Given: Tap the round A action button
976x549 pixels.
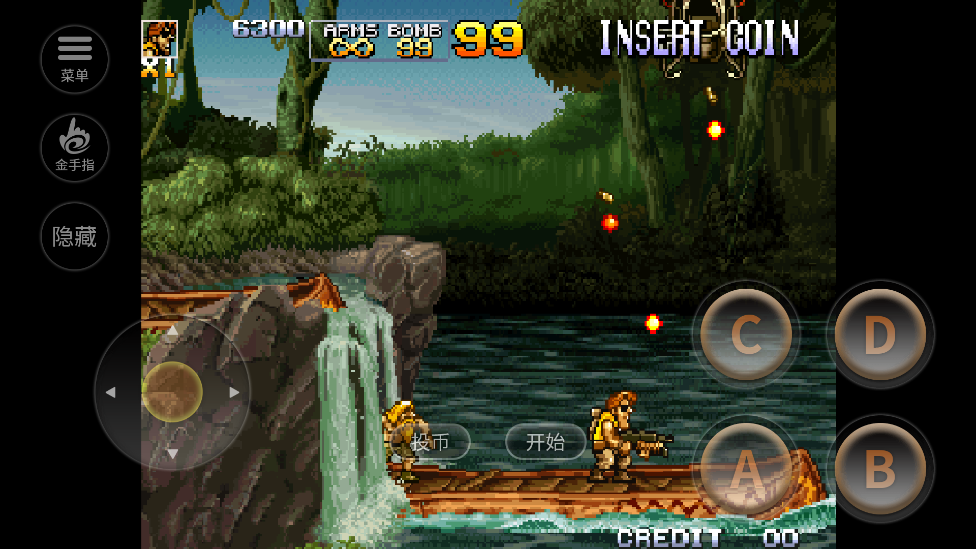Looking at the screenshot, I should pos(746,468).
